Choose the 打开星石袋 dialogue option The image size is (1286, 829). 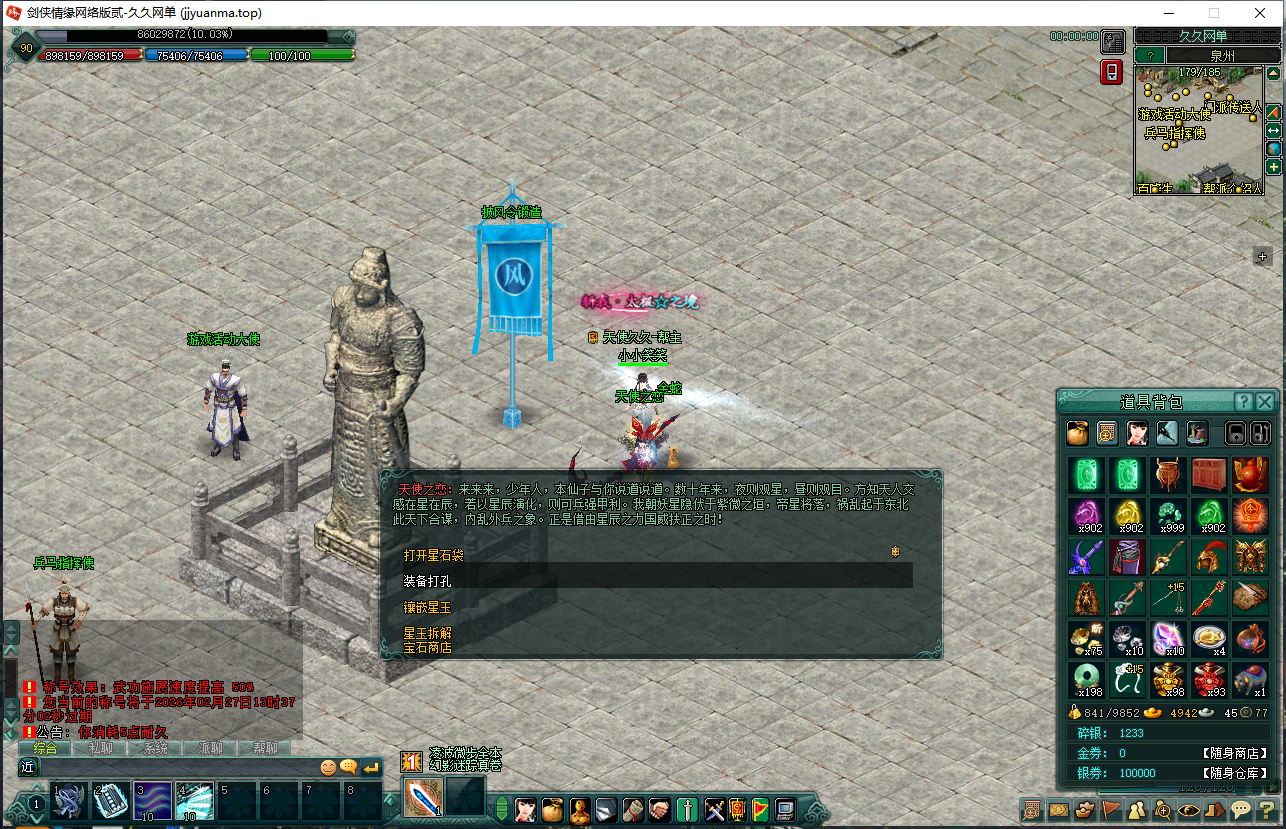(434, 555)
